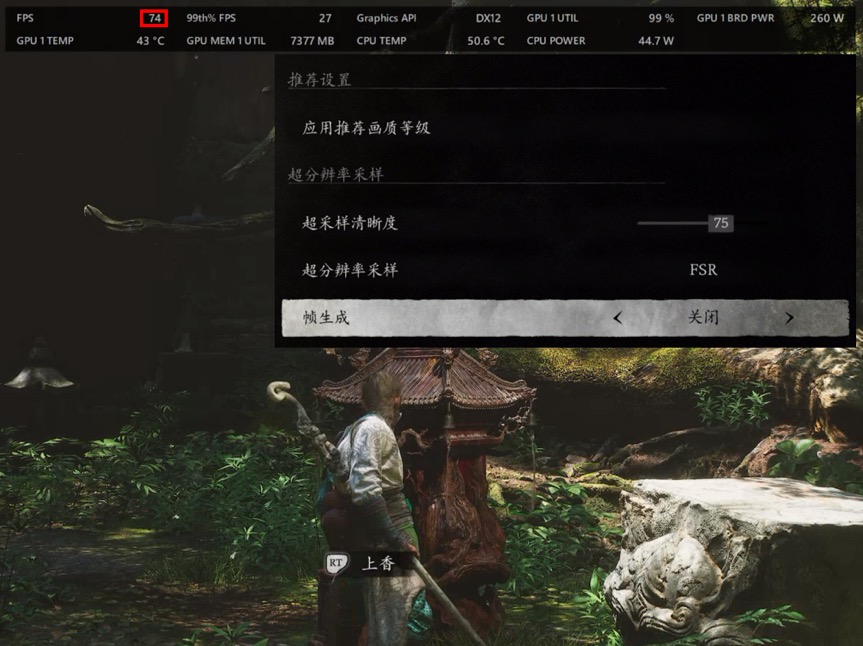The height and width of the screenshot is (646, 863).
Task: Apply the recommended quality level (应用推荐画质等级)
Action: [366, 128]
